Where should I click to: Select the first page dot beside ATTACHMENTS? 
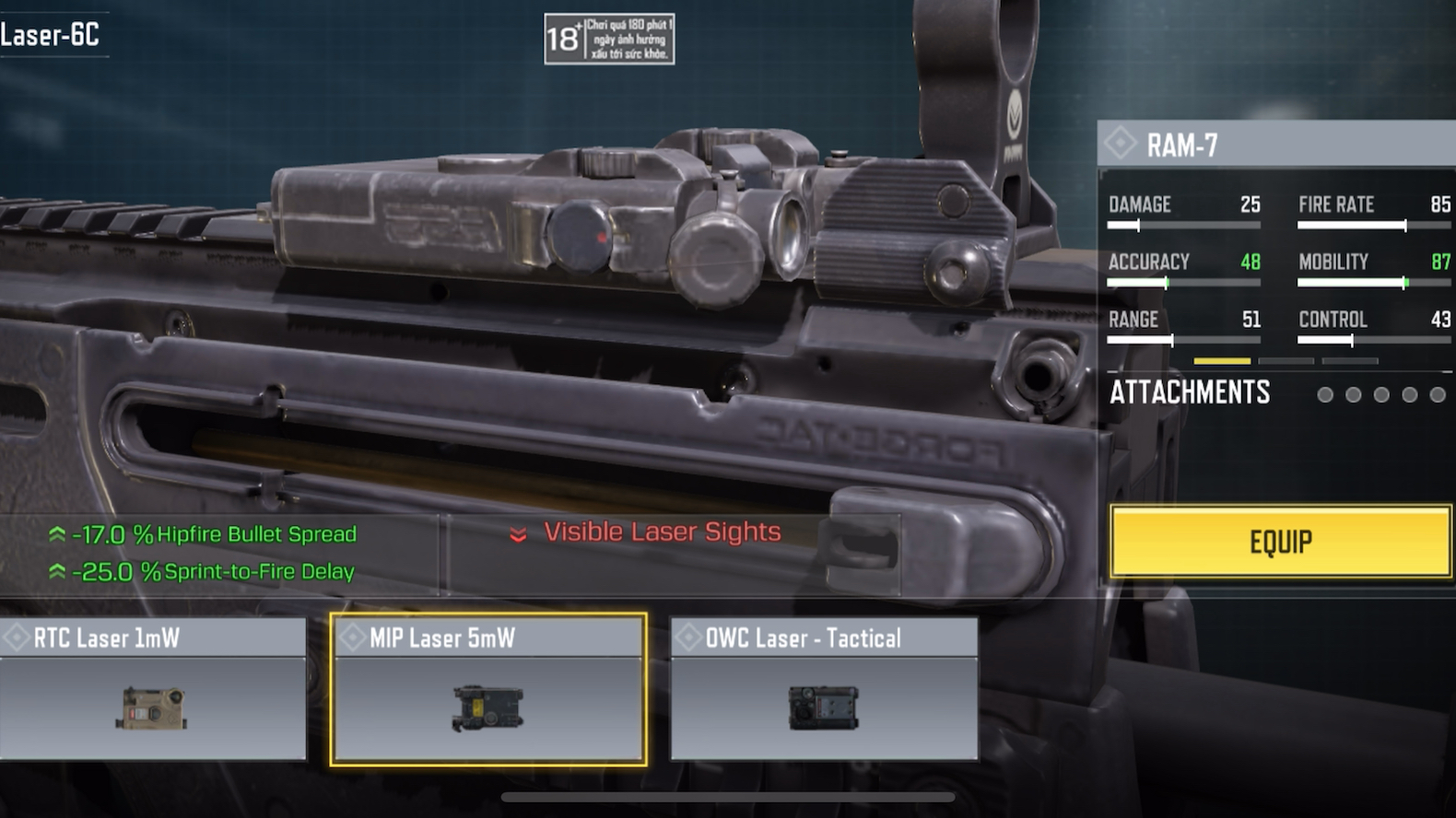[1324, 394]
